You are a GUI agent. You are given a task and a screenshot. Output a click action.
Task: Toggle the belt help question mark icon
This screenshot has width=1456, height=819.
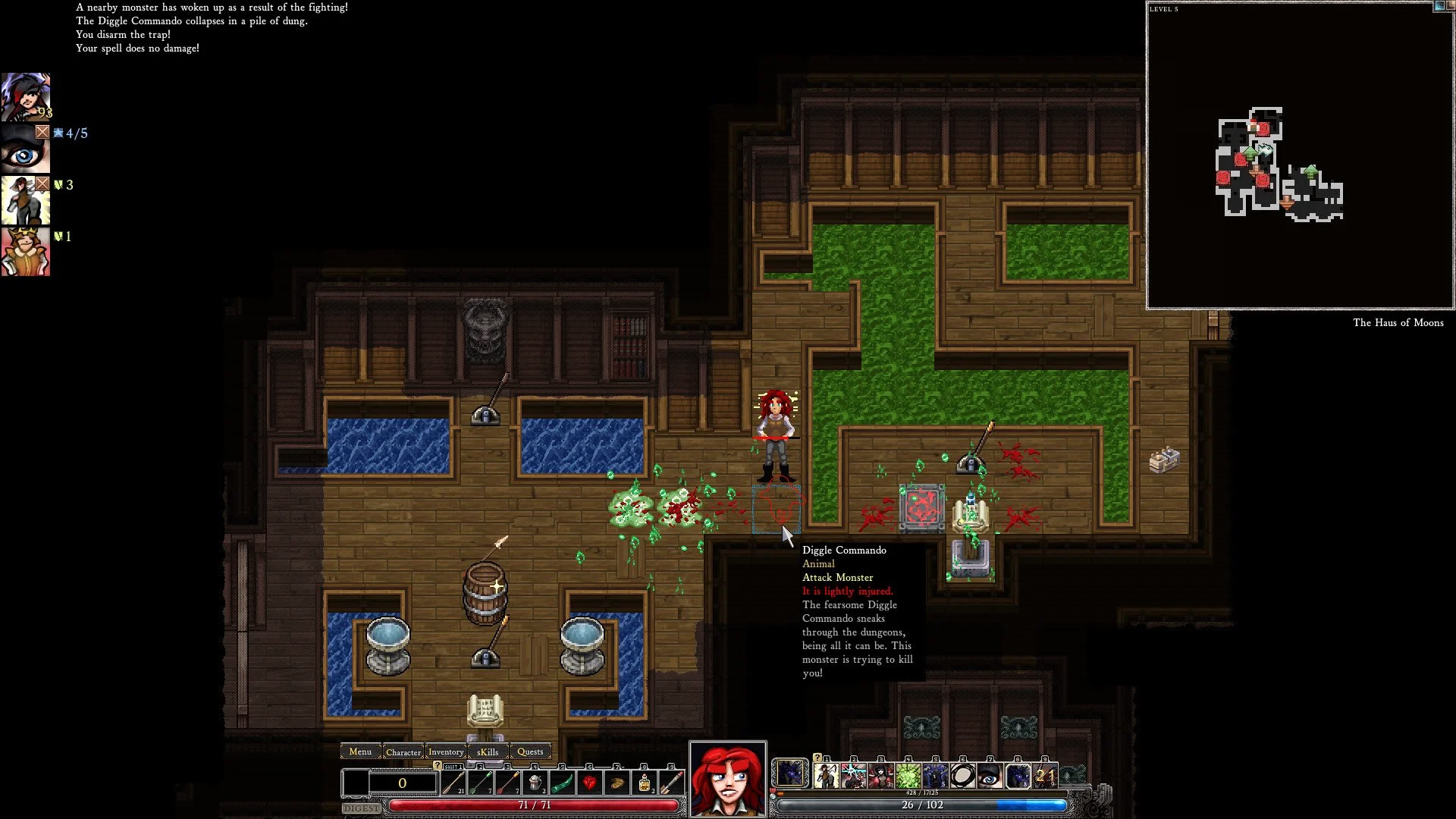coord(437,766)
